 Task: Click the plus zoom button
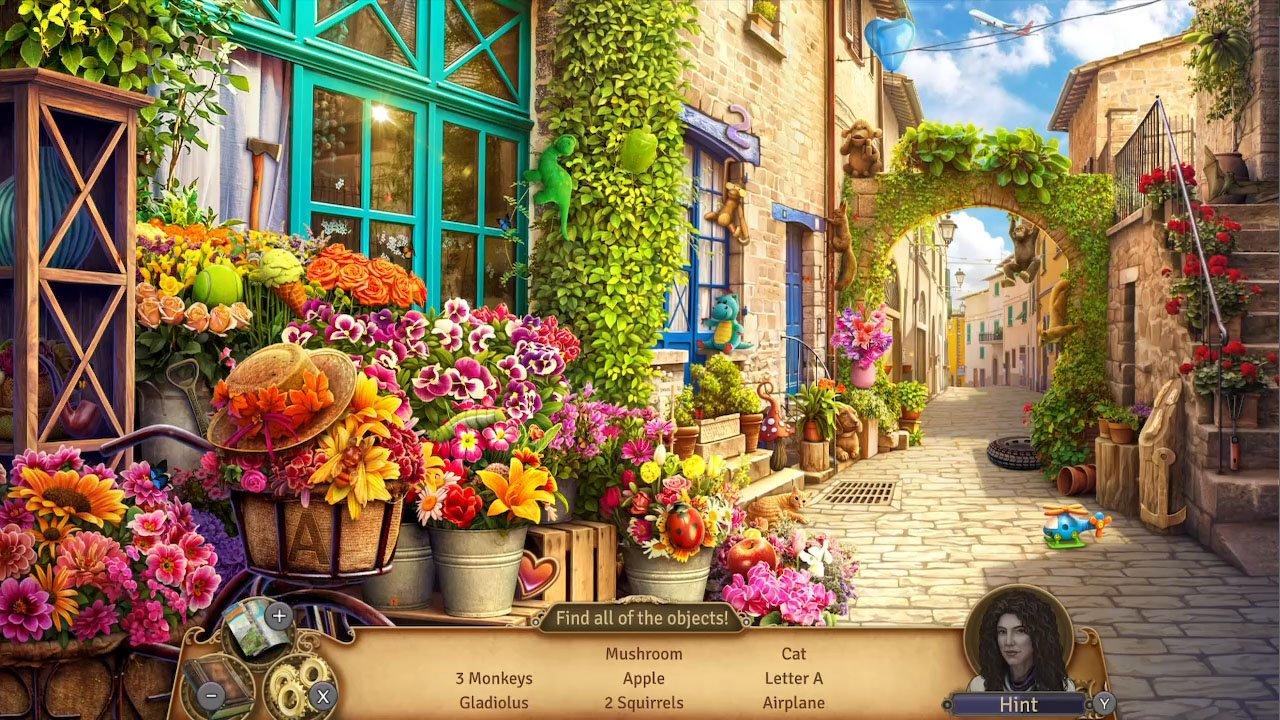[x=278, y=614]
